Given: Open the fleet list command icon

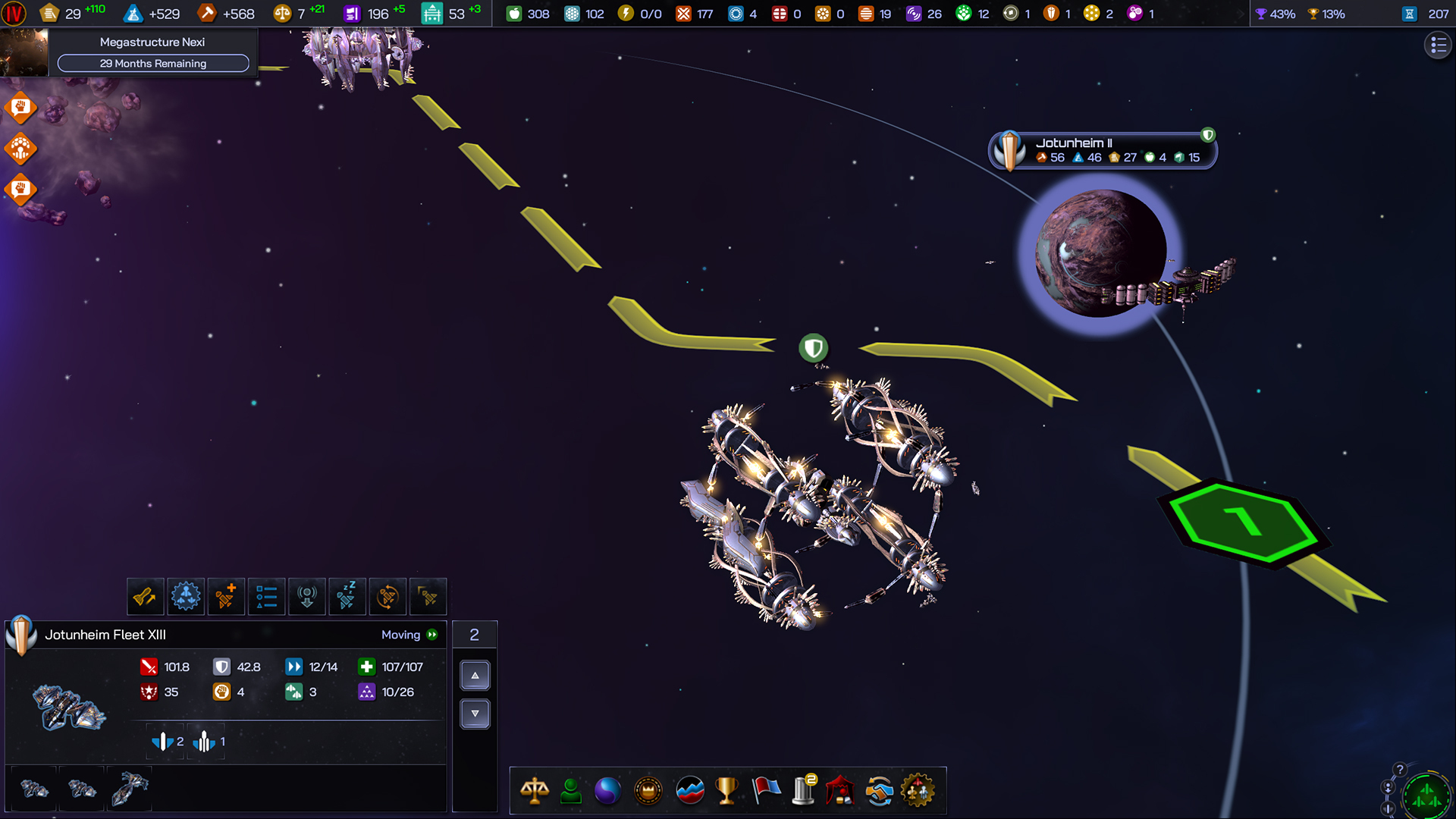Looking at the screenshot, I should click(266, 597).
